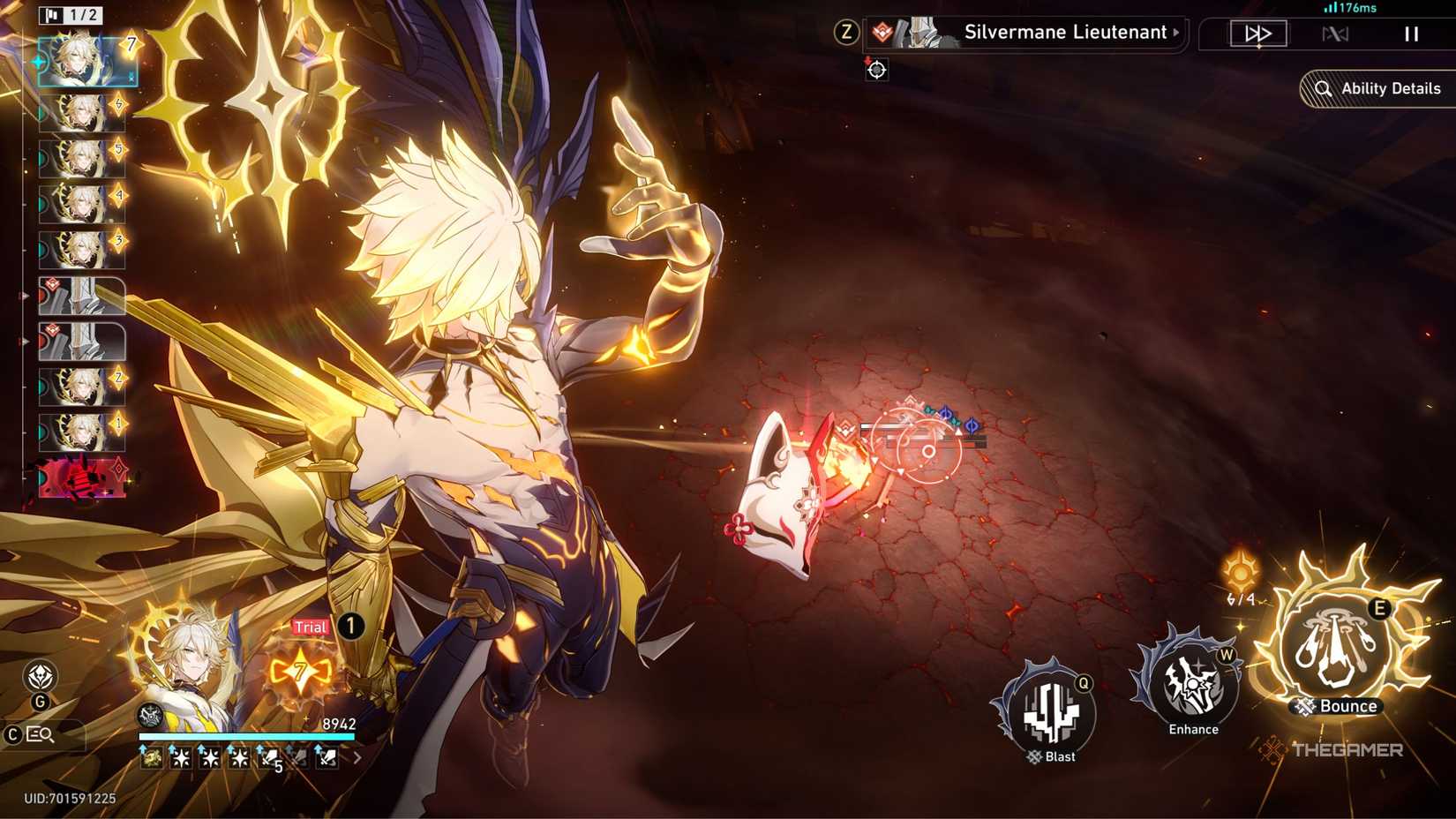Activate the Enhance skill
This screenshot has height=819, width=1456.
tap(1191, 684)
